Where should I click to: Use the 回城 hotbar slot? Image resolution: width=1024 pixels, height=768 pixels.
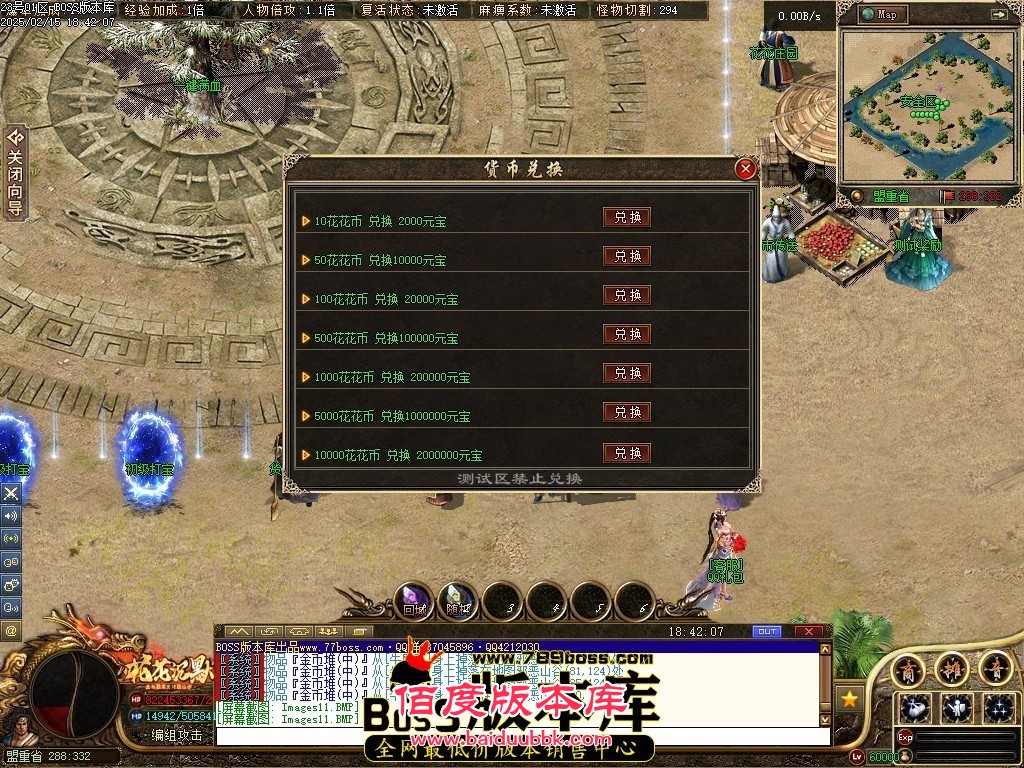pos(414,601)
